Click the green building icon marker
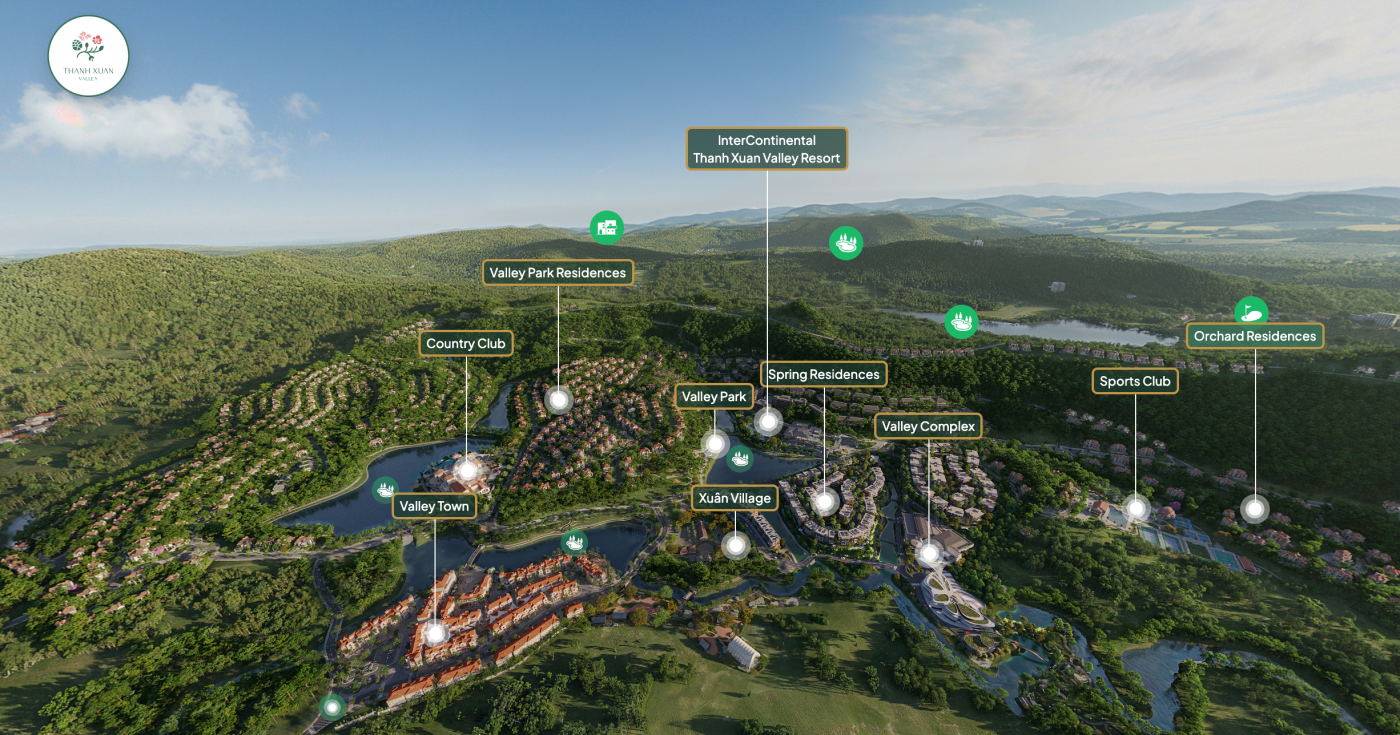The width and height of the screenshot is (1400, 735). (606, 228)
